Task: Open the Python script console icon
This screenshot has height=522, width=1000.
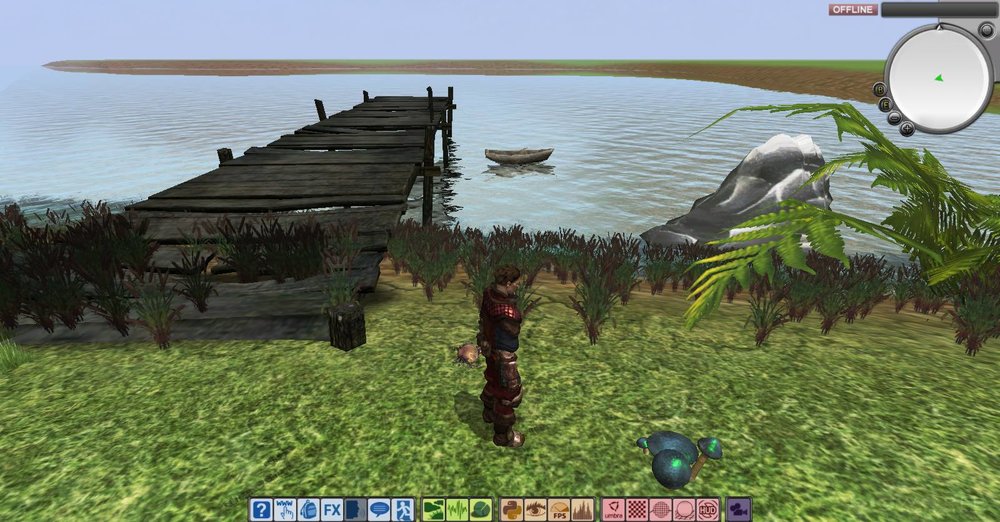Action: pos(512,510)
